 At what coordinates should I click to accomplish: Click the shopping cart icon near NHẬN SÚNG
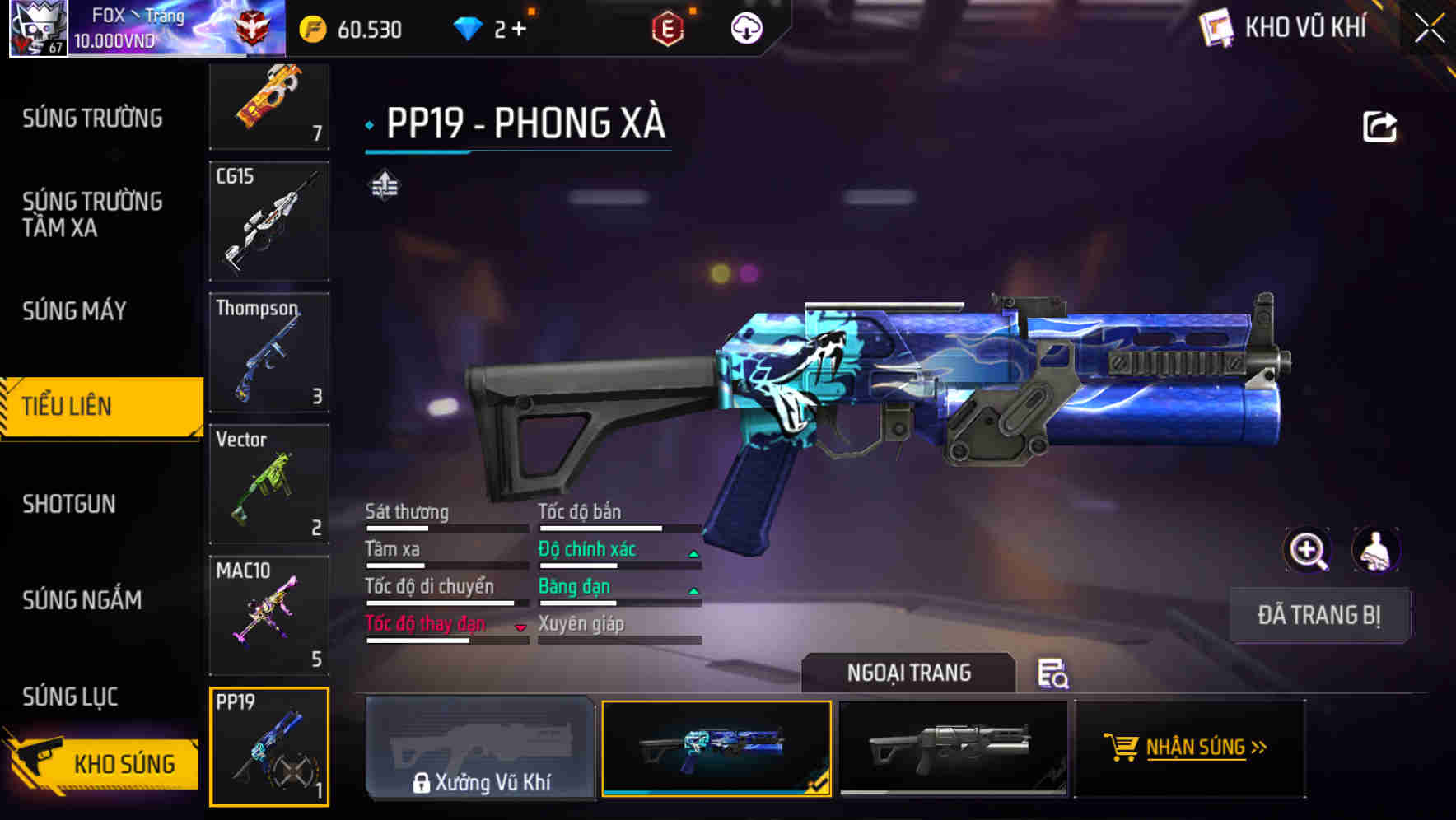pyautogui.click(x=1122, y=748)
